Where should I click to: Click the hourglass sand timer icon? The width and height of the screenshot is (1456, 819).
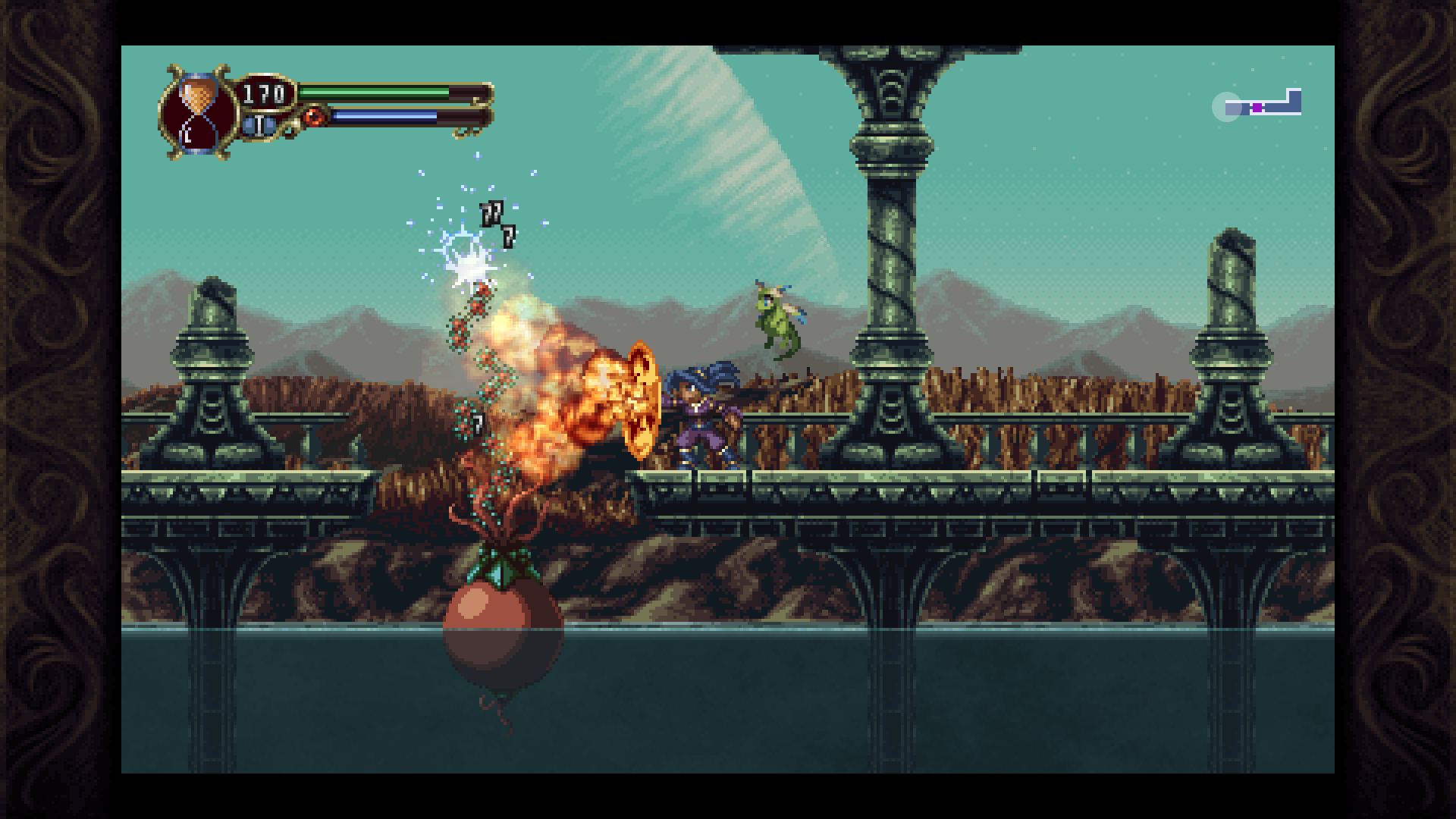tap(197, 112)
